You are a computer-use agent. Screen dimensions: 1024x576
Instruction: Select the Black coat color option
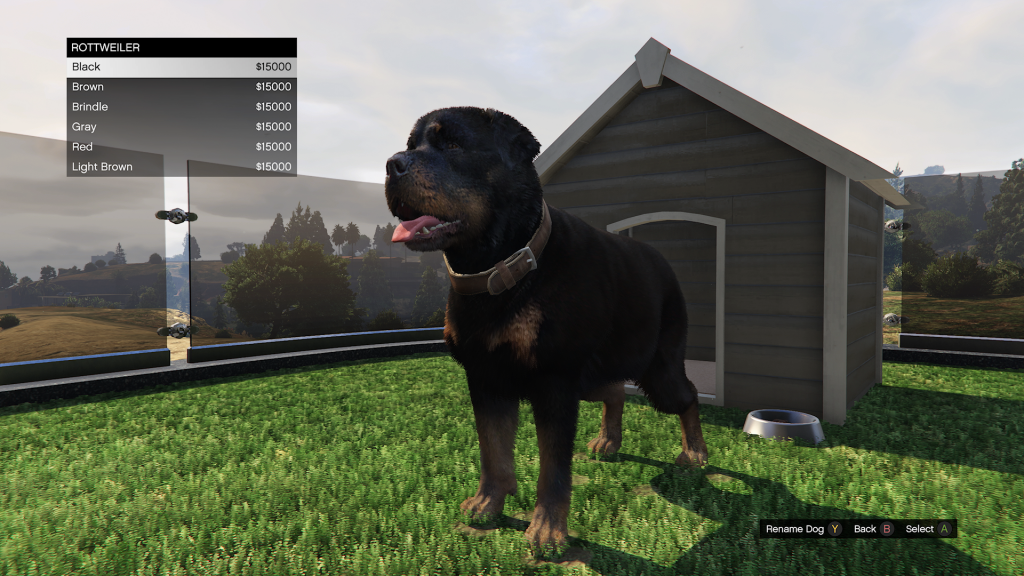[181, 67]
